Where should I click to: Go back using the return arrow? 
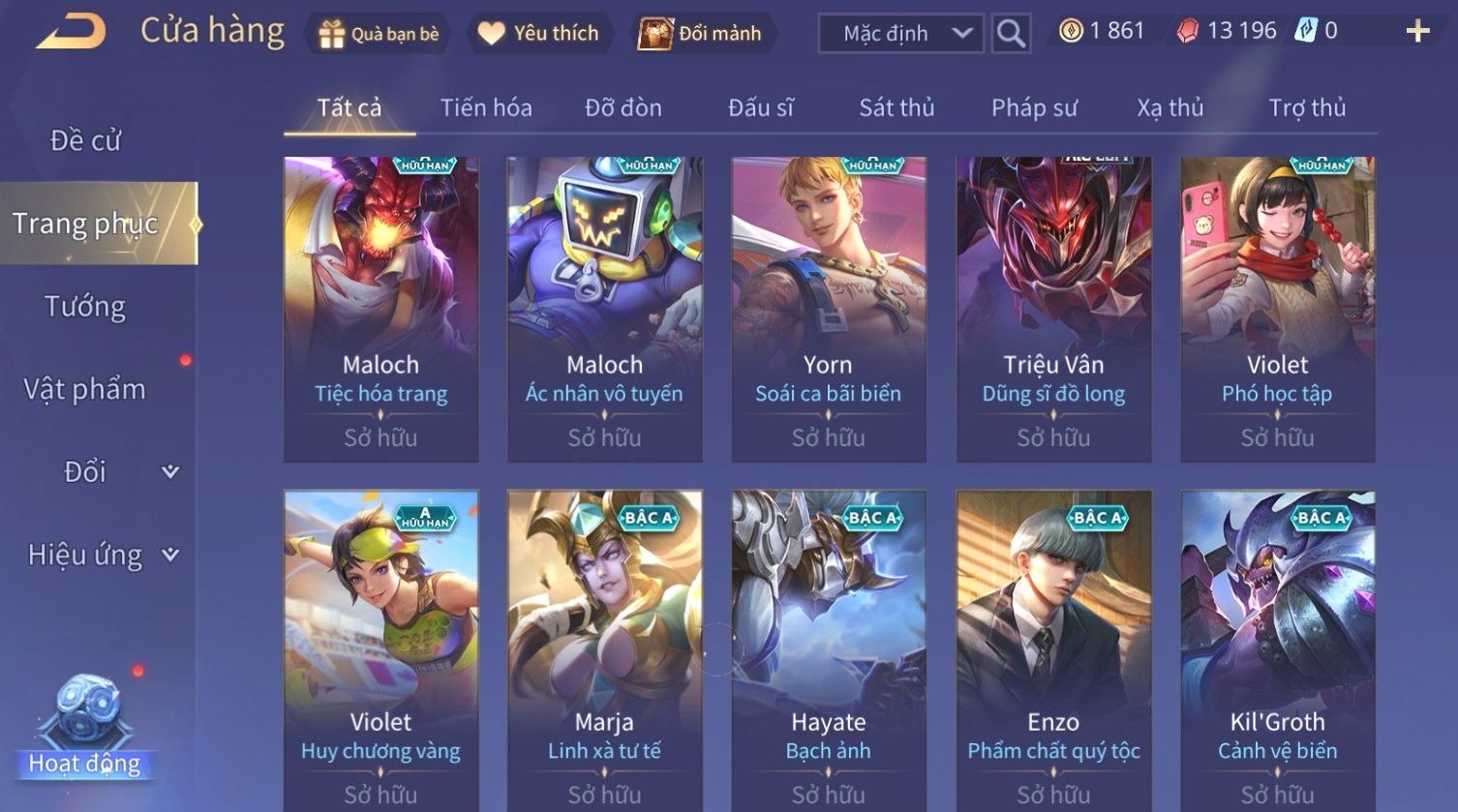(x=71, y=32)
